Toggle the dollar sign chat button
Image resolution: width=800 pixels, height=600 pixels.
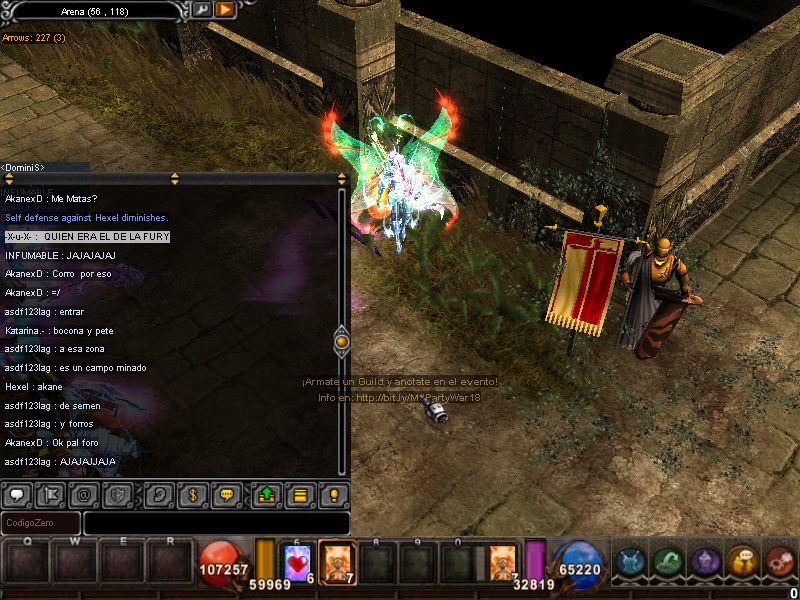(x=192, y=494)
